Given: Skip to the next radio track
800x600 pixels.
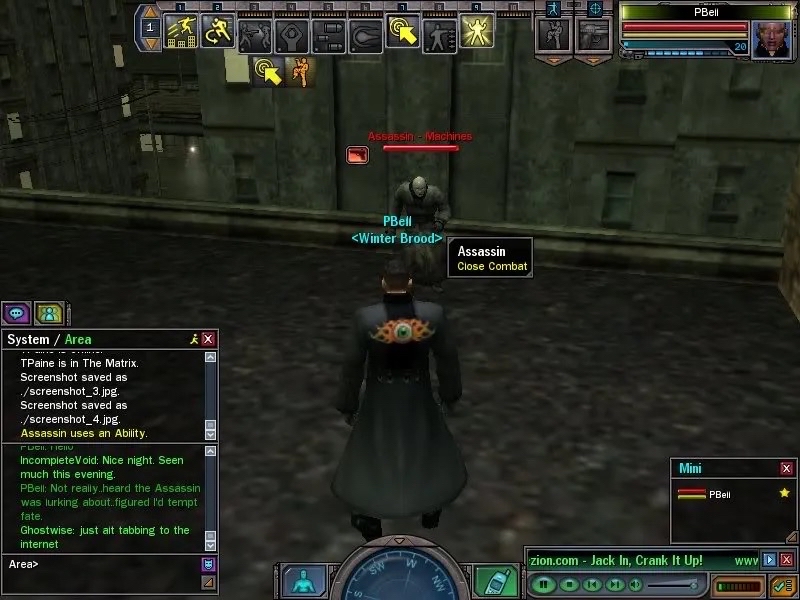Looking at the screenshot, I should pos(615,583).
